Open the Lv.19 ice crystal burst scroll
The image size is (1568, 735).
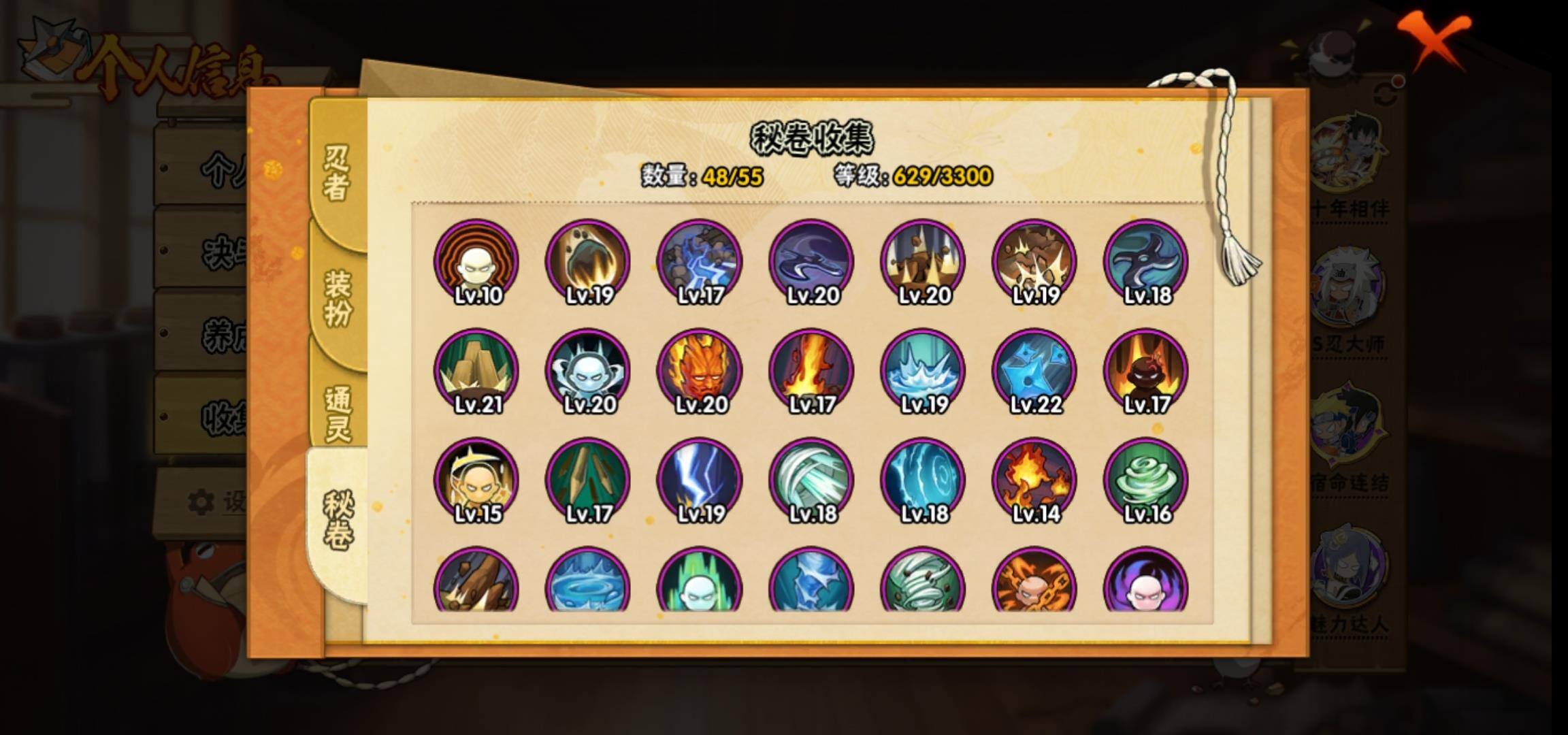tap(923, 372)
